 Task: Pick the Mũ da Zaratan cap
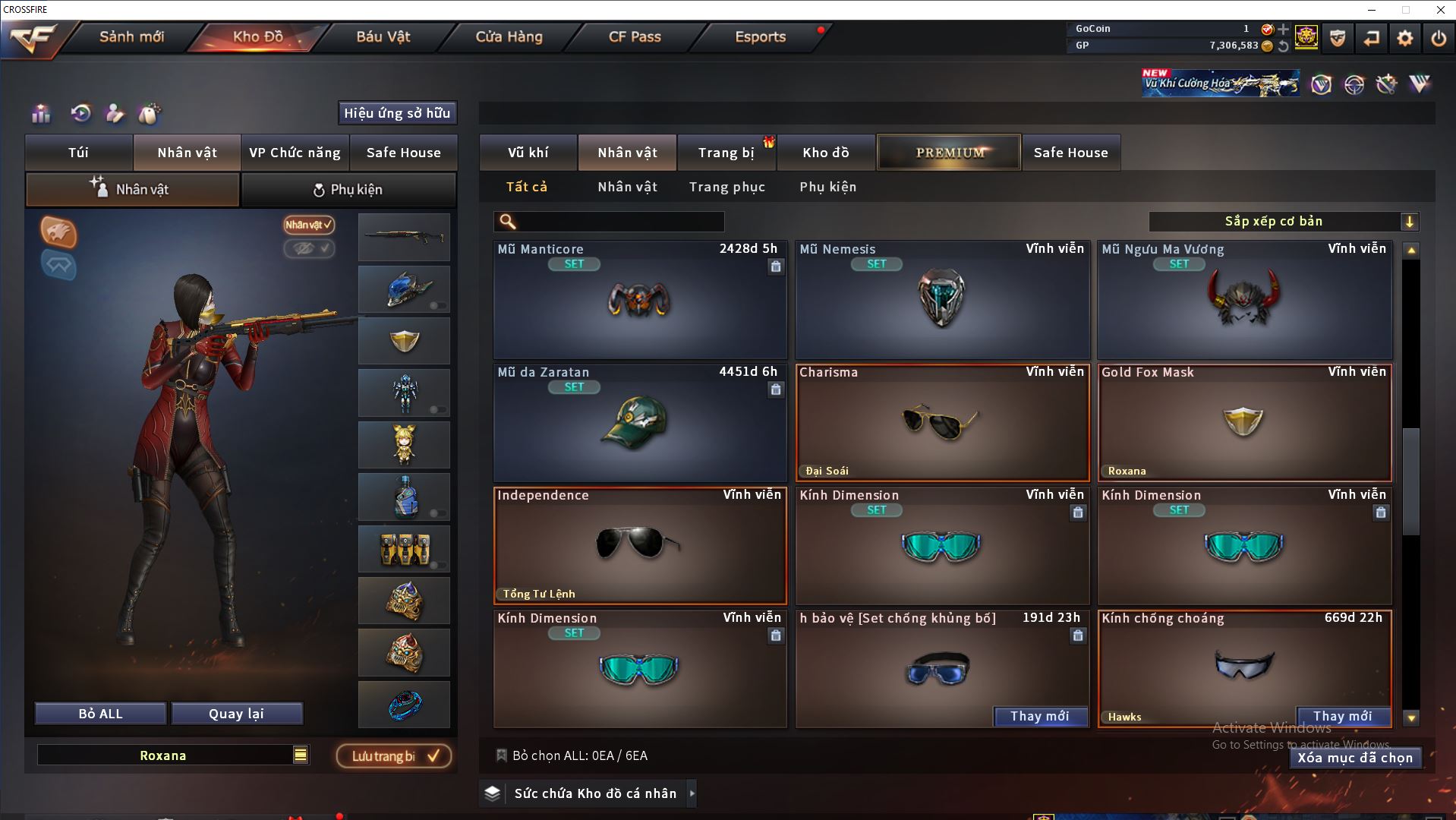pyautogui.click(x=639, y=423)
